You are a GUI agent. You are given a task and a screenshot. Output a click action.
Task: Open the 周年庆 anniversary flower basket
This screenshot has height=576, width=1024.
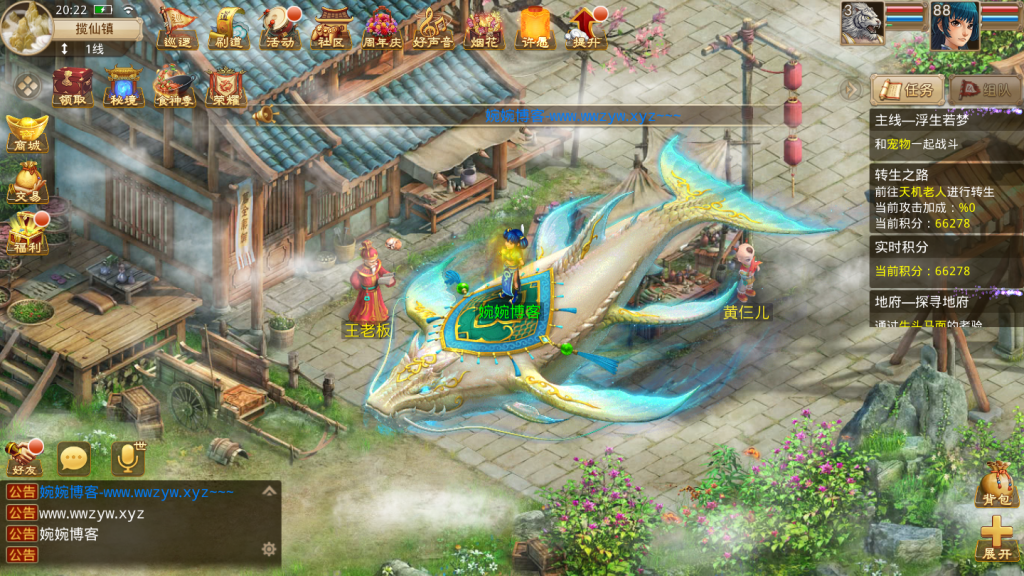(x=382, y=27)
